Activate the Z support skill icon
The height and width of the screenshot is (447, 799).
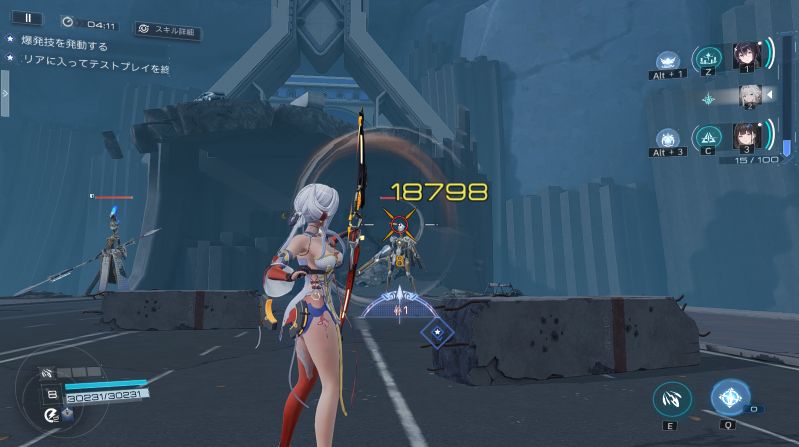pos(708,59)
